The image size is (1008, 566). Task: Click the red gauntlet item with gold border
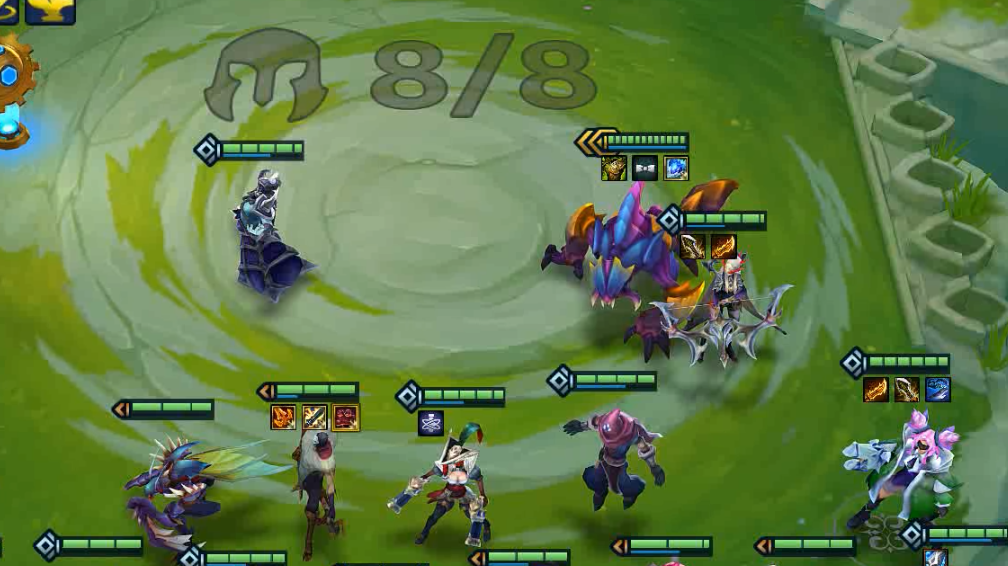[346, 417]
